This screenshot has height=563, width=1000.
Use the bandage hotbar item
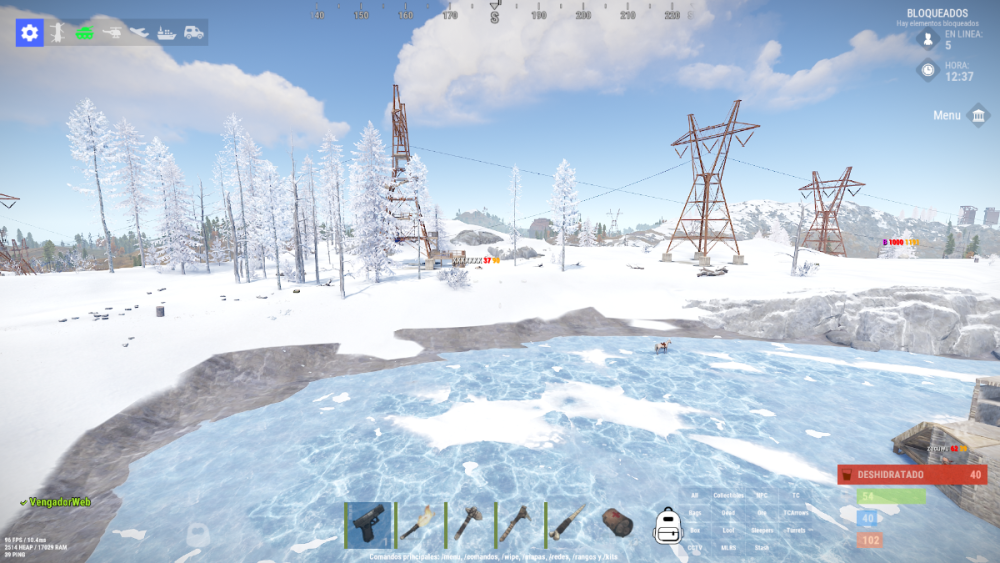[617, 523]
